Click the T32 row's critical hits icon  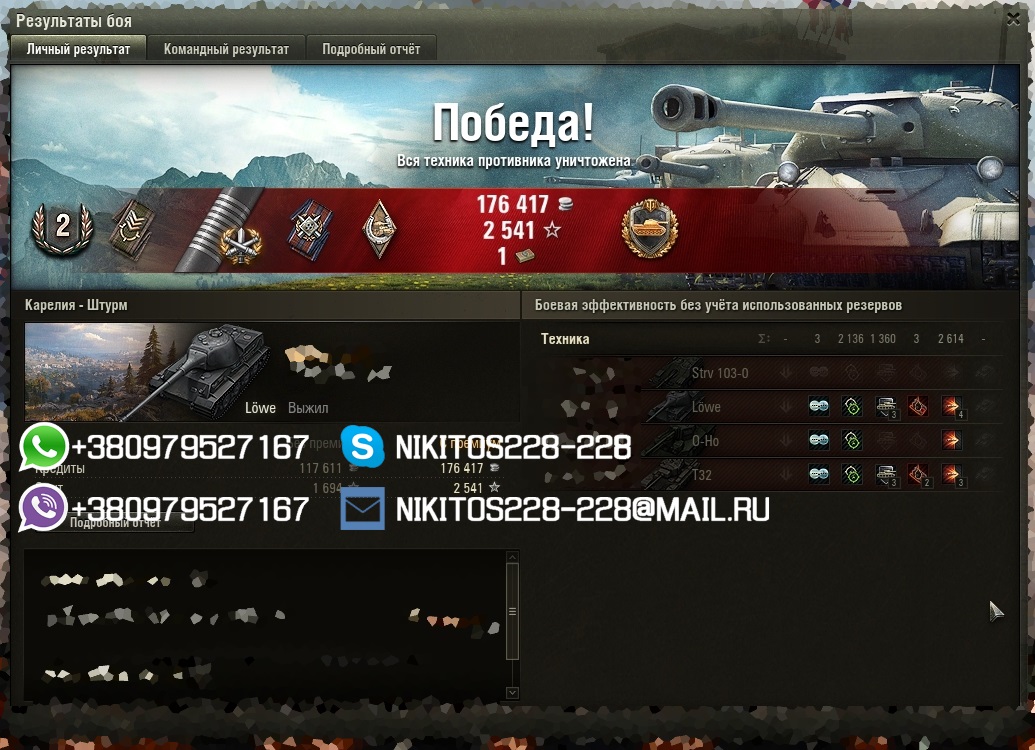point(917,474)
